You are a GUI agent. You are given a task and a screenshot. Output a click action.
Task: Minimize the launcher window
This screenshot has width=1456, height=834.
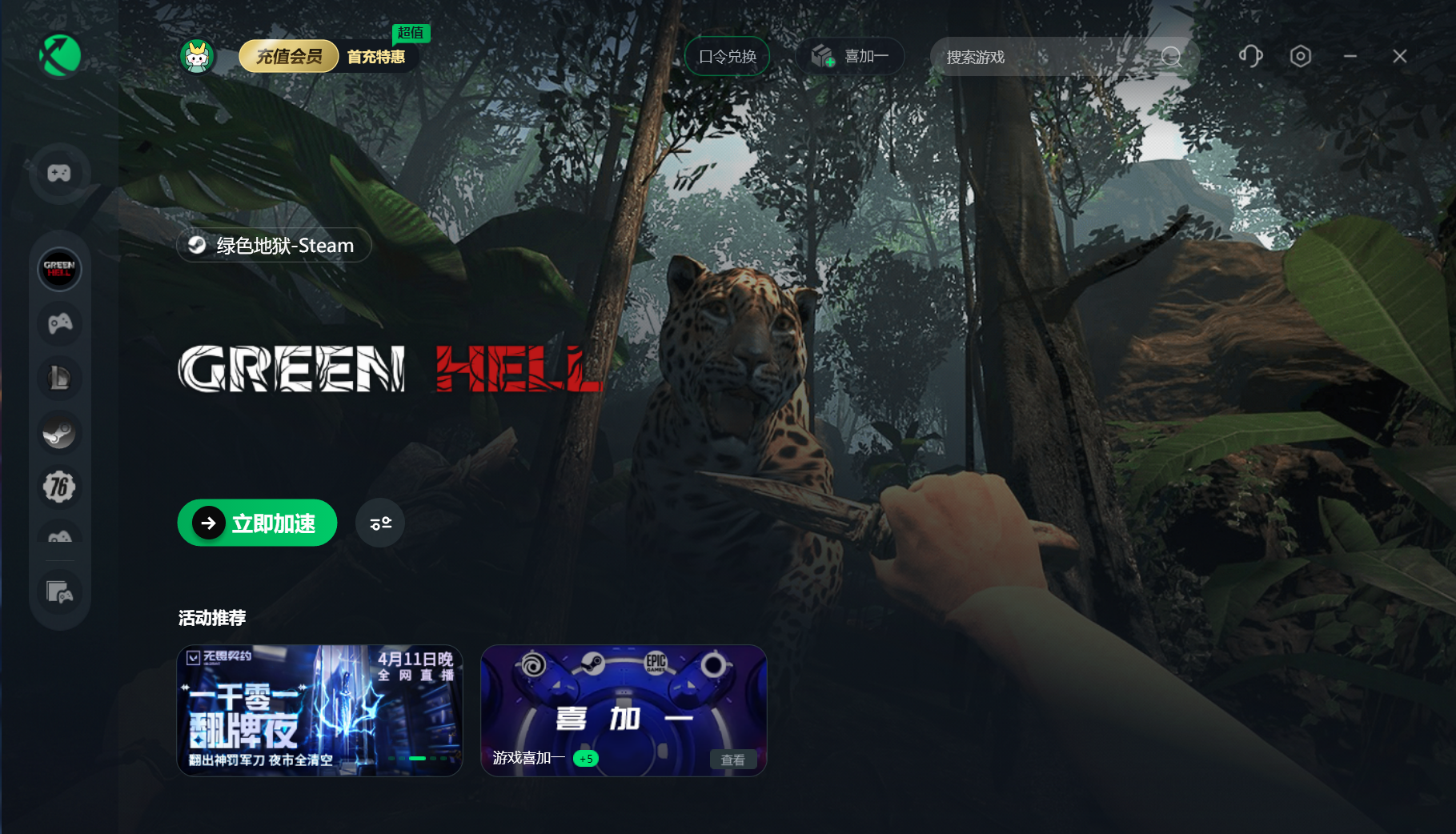point(1350,56)
